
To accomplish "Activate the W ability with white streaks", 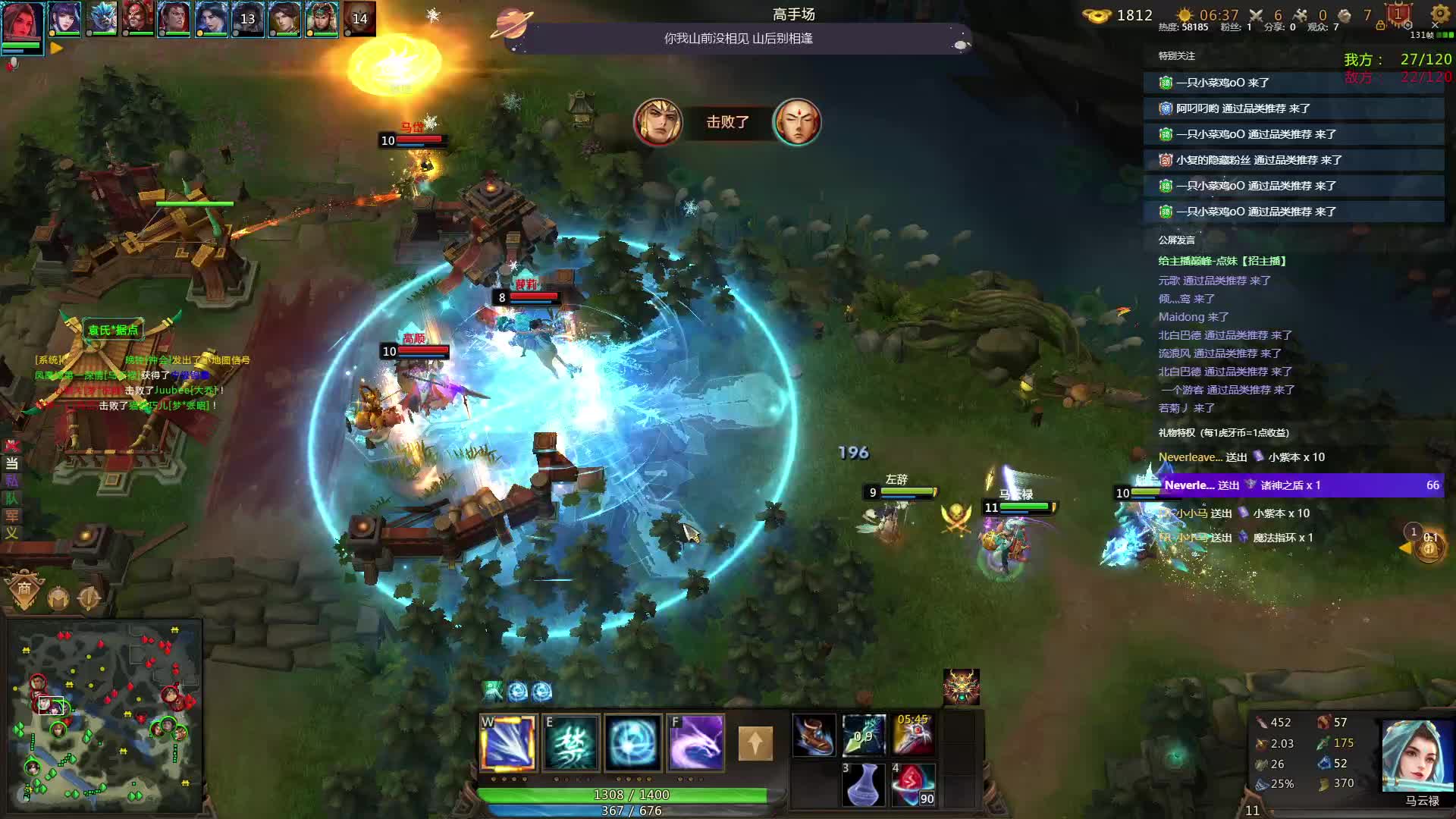I will [508, 742].
